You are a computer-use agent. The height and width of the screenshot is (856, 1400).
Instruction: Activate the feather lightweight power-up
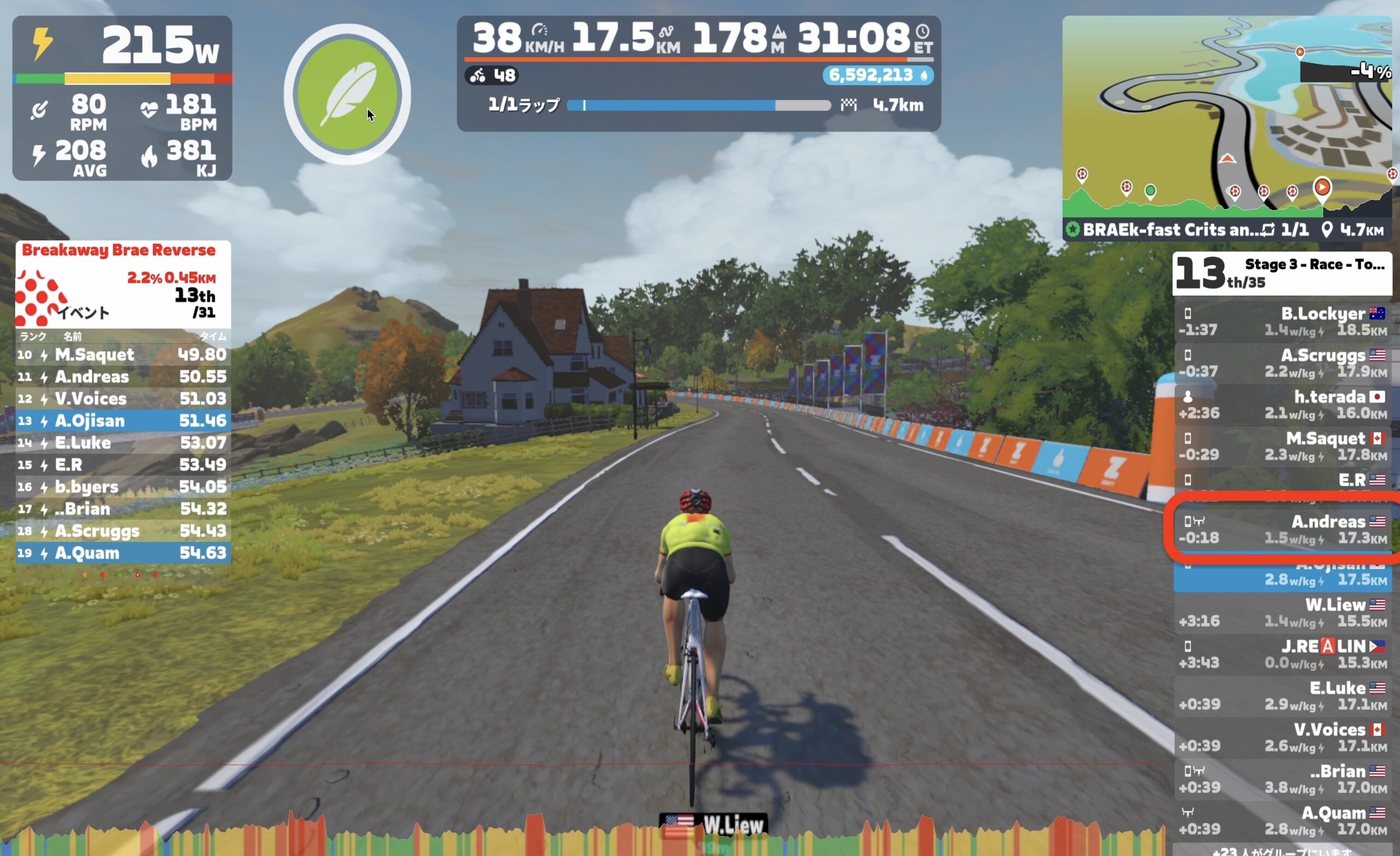pos(347,93)
